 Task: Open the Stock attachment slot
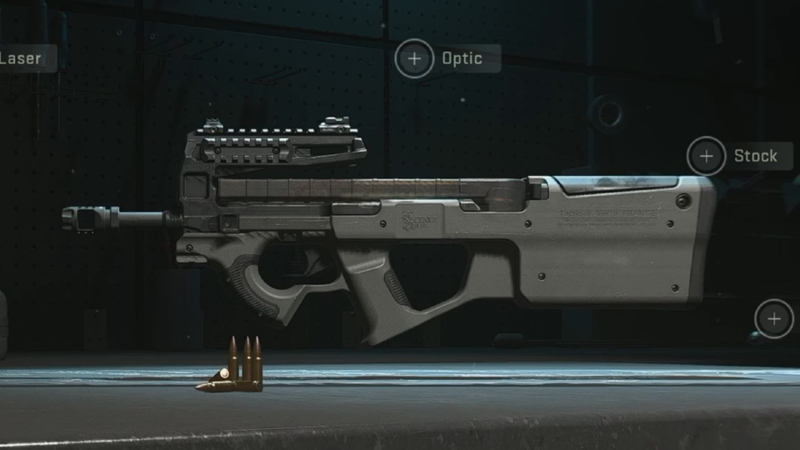coord(706,156)
